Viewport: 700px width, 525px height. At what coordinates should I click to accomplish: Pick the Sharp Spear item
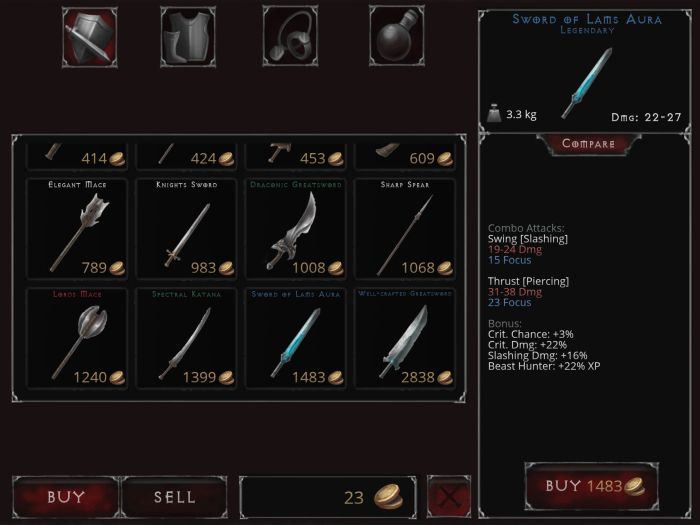[405, 229]
